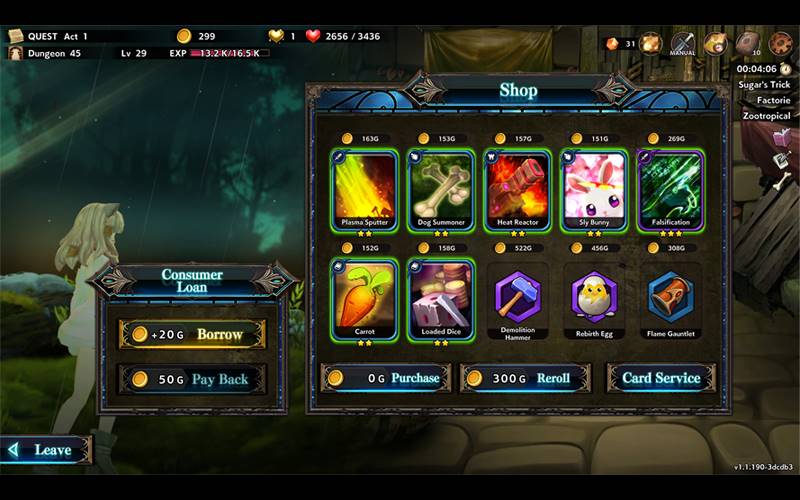This screenshot has width=800, height=500.
Task: Open the Card Service
Action: pyautogui.click(x=661, y=378)
